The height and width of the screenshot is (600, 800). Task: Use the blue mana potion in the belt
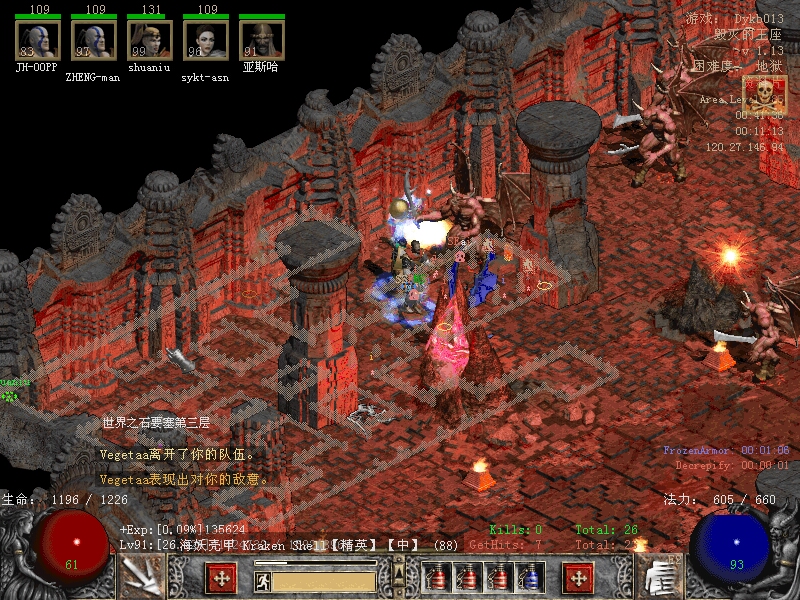(x=527, y=579)
